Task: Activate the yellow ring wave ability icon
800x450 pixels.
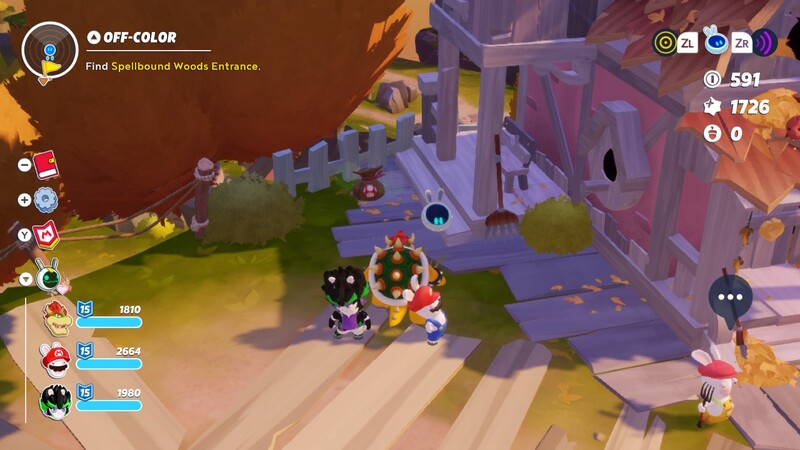Action: [x=664, y=42]
